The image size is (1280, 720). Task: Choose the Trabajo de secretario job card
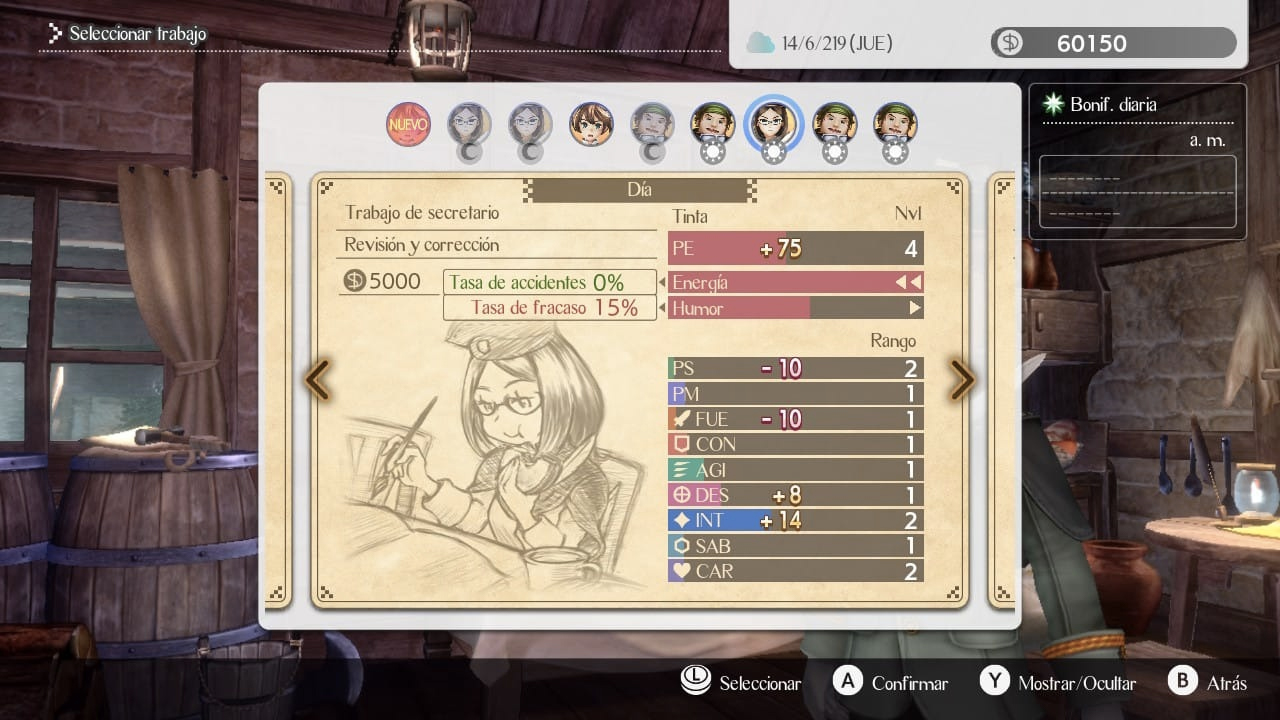[x=640, y=390]
